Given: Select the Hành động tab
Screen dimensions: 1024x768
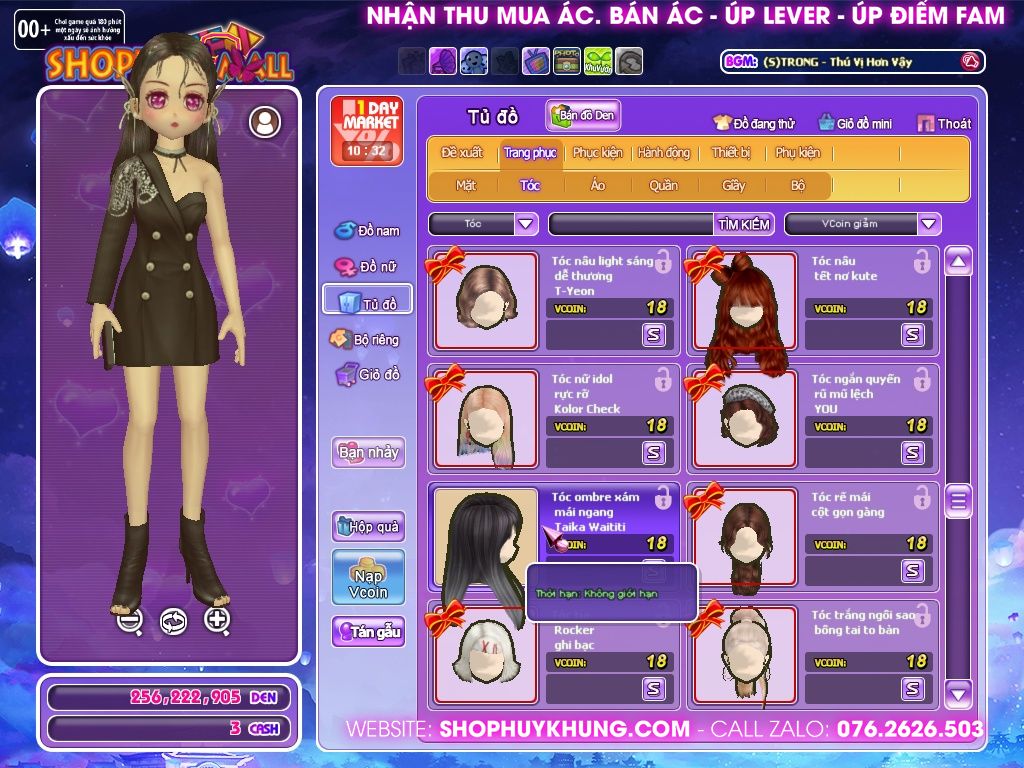Looking at the screenshot, I should (x=663, y=153).
